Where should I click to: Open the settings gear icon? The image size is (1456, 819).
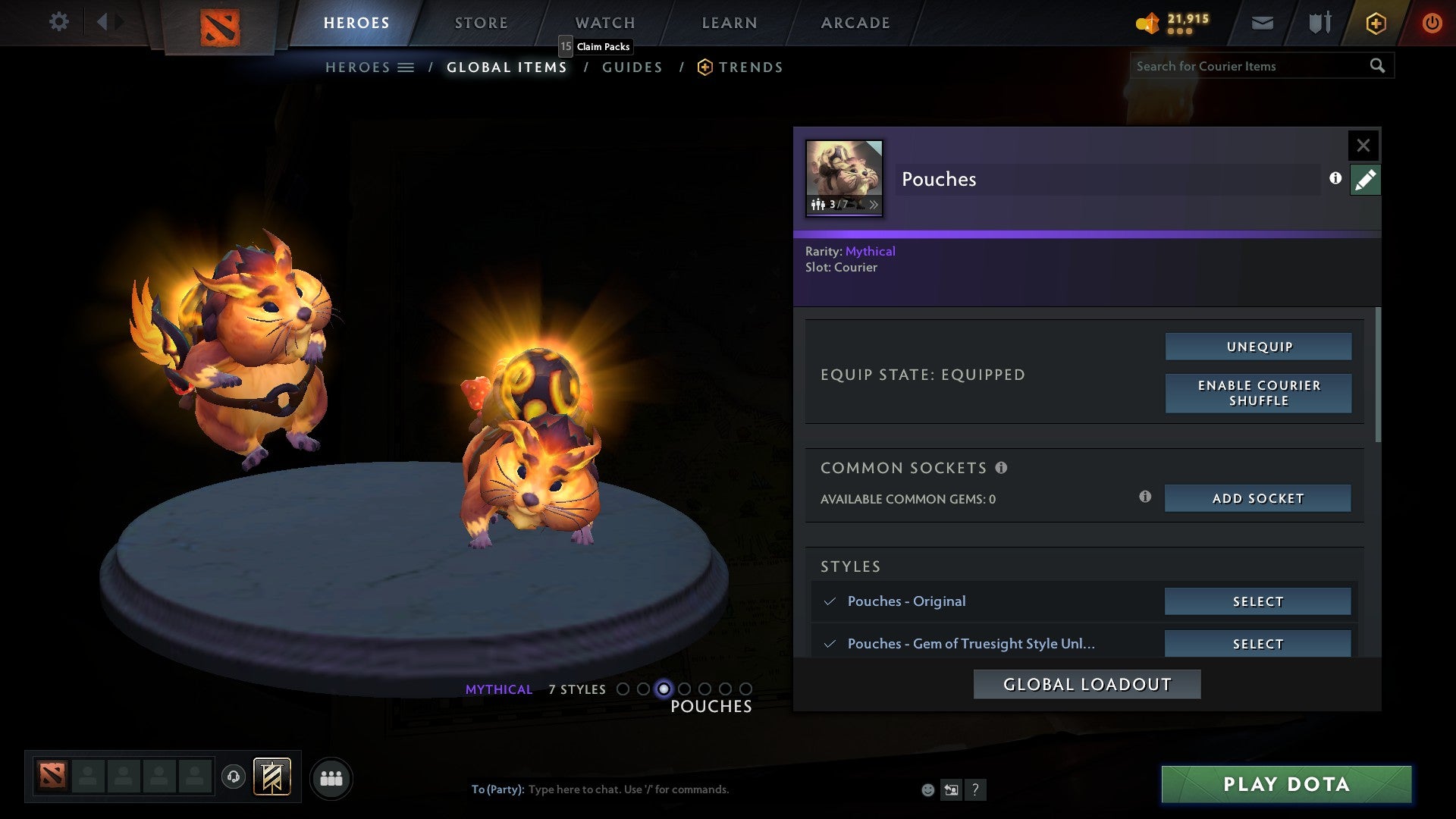58,22
